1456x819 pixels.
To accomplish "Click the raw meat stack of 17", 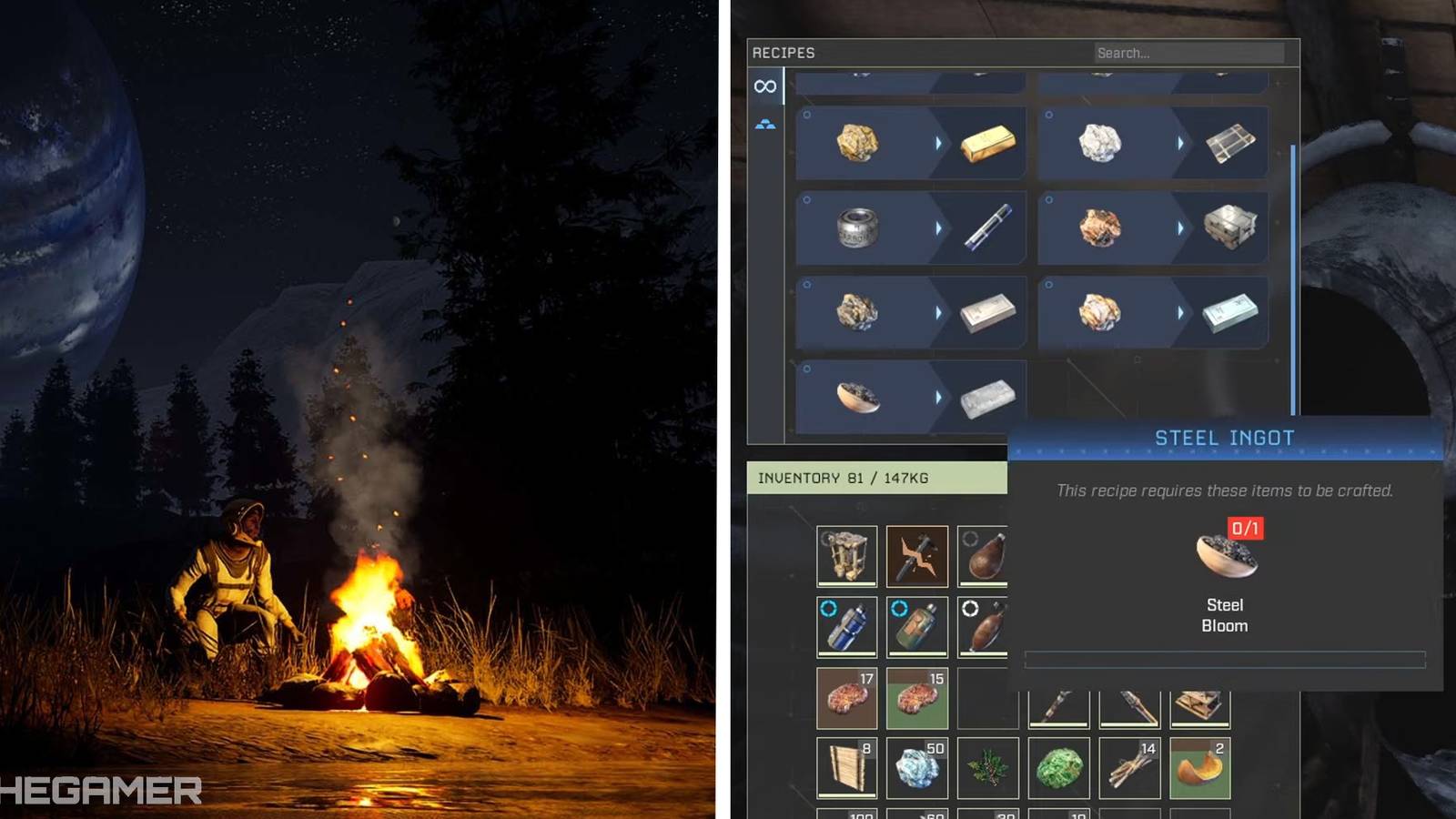I will click(846, 696).
